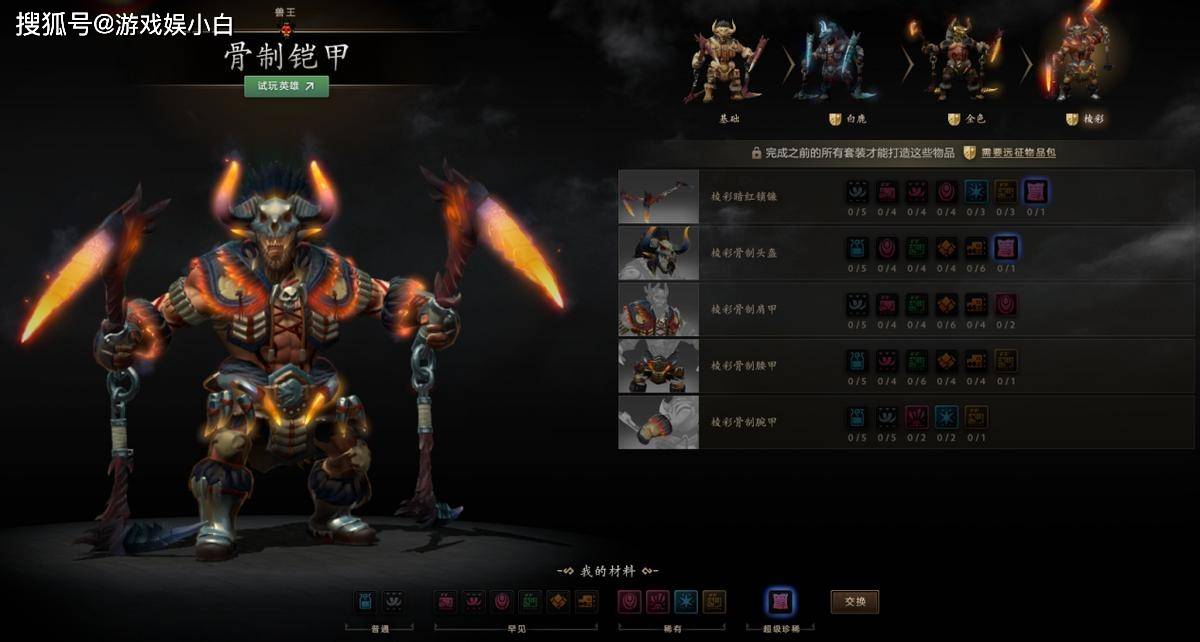Click the 试玩英雄 demo hero button

[x=286, y=86]
